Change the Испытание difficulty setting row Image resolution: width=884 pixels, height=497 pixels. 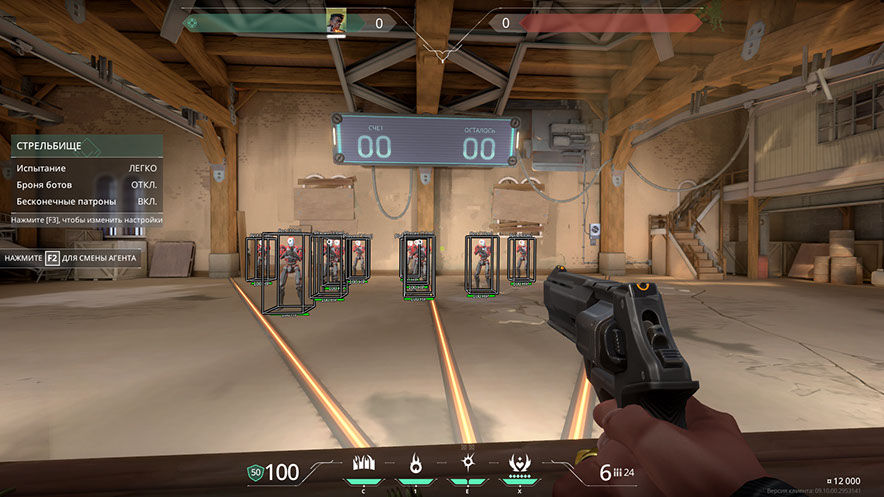pyautogui.click(x=86, y=168)
